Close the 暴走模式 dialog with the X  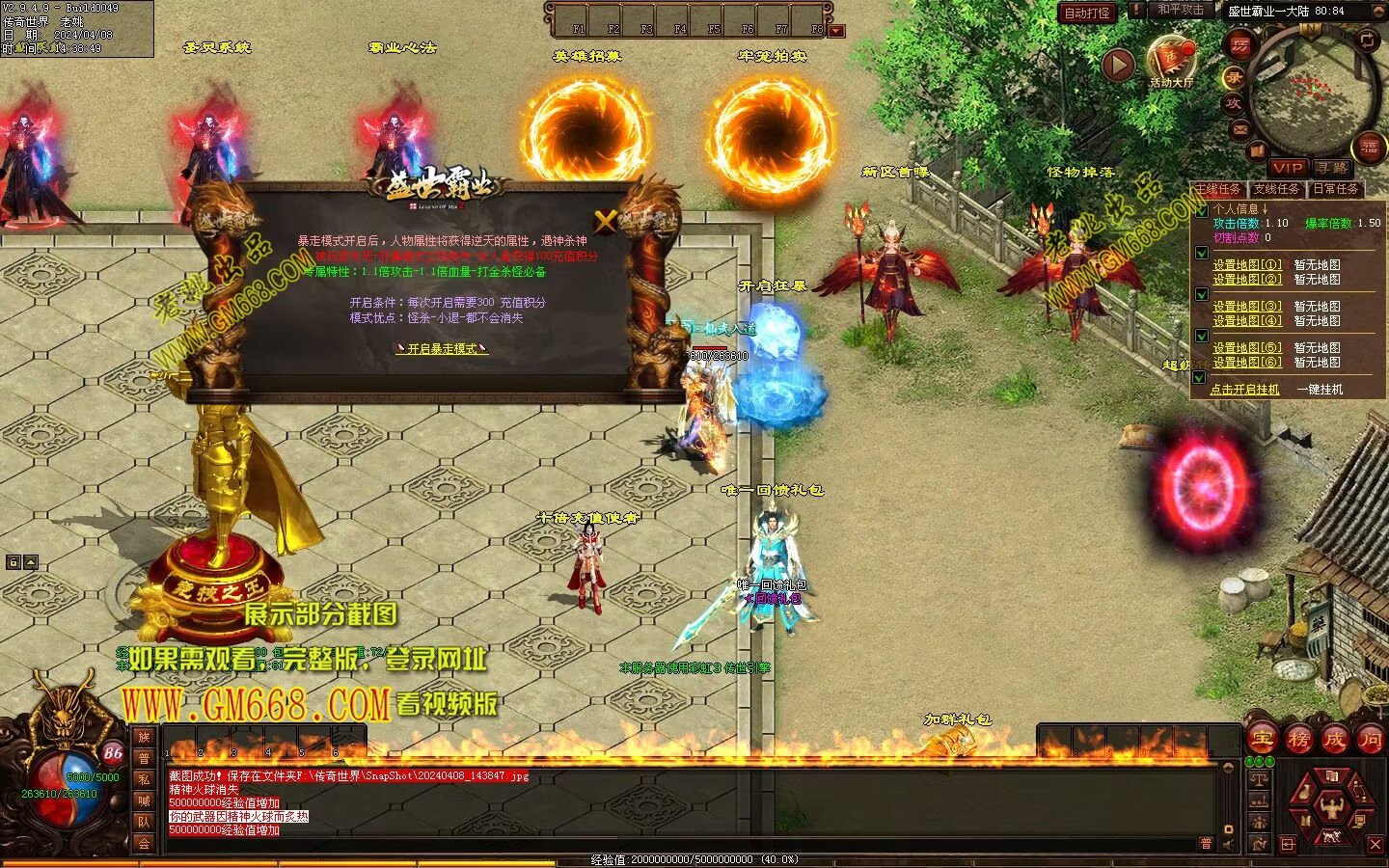[605, 221]
